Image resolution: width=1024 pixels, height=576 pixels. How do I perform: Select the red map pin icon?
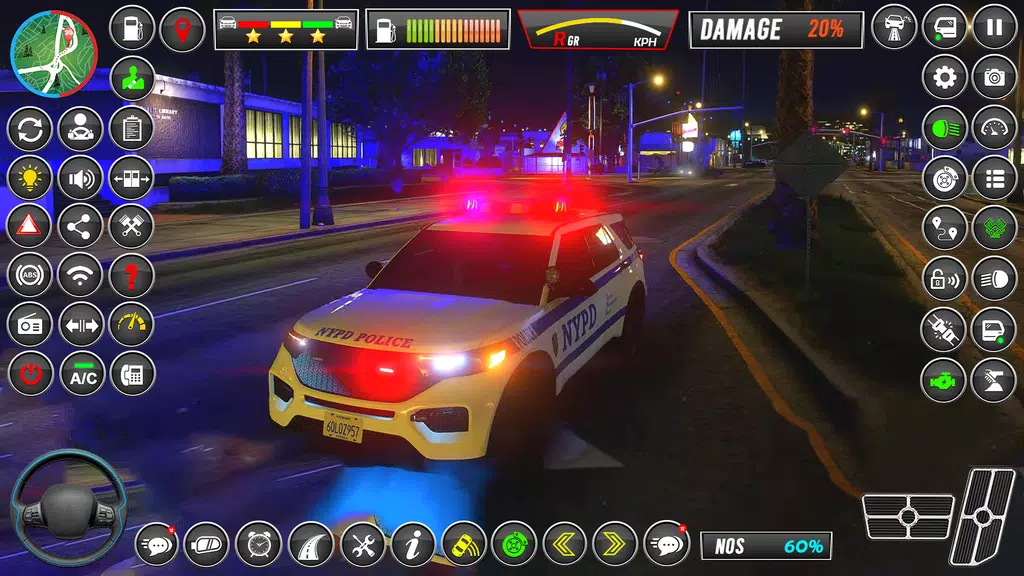182,28
